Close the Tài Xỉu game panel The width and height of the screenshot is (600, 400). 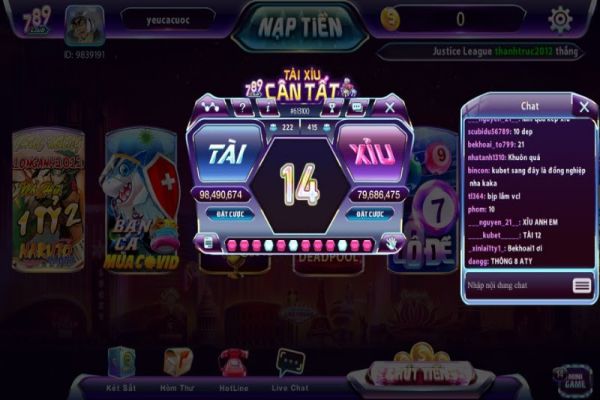click(390, 105)
